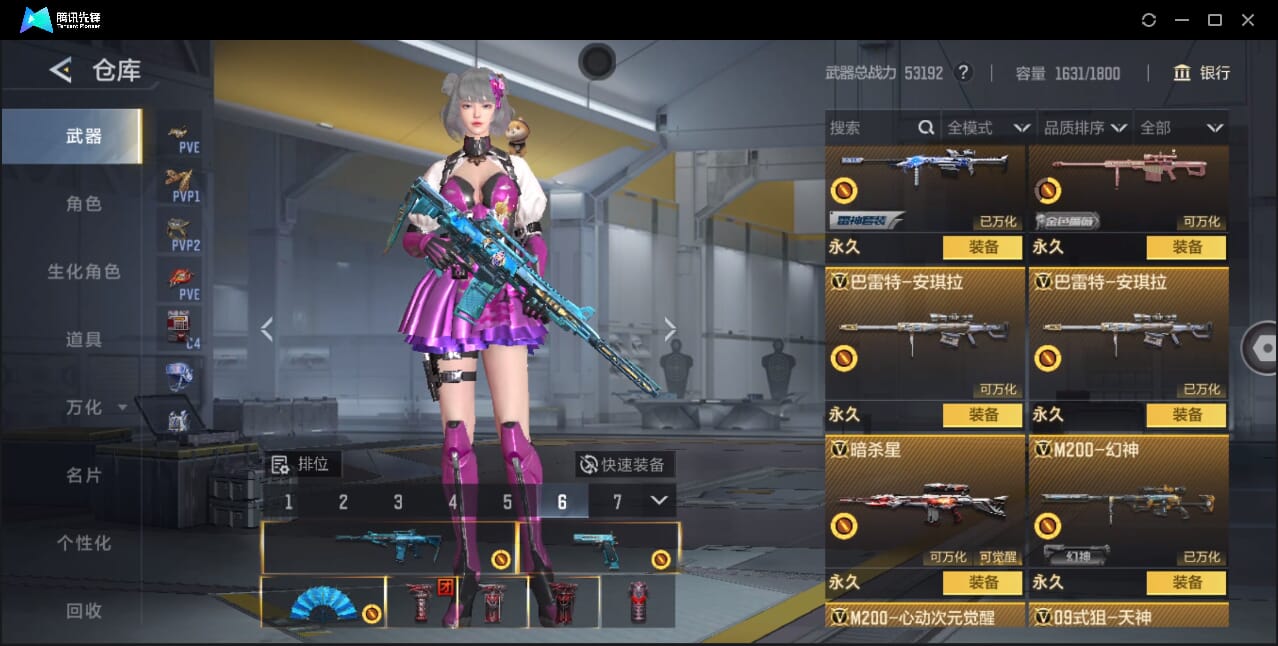
Task: Maximize the emulator window
Action: point(1215,20)
